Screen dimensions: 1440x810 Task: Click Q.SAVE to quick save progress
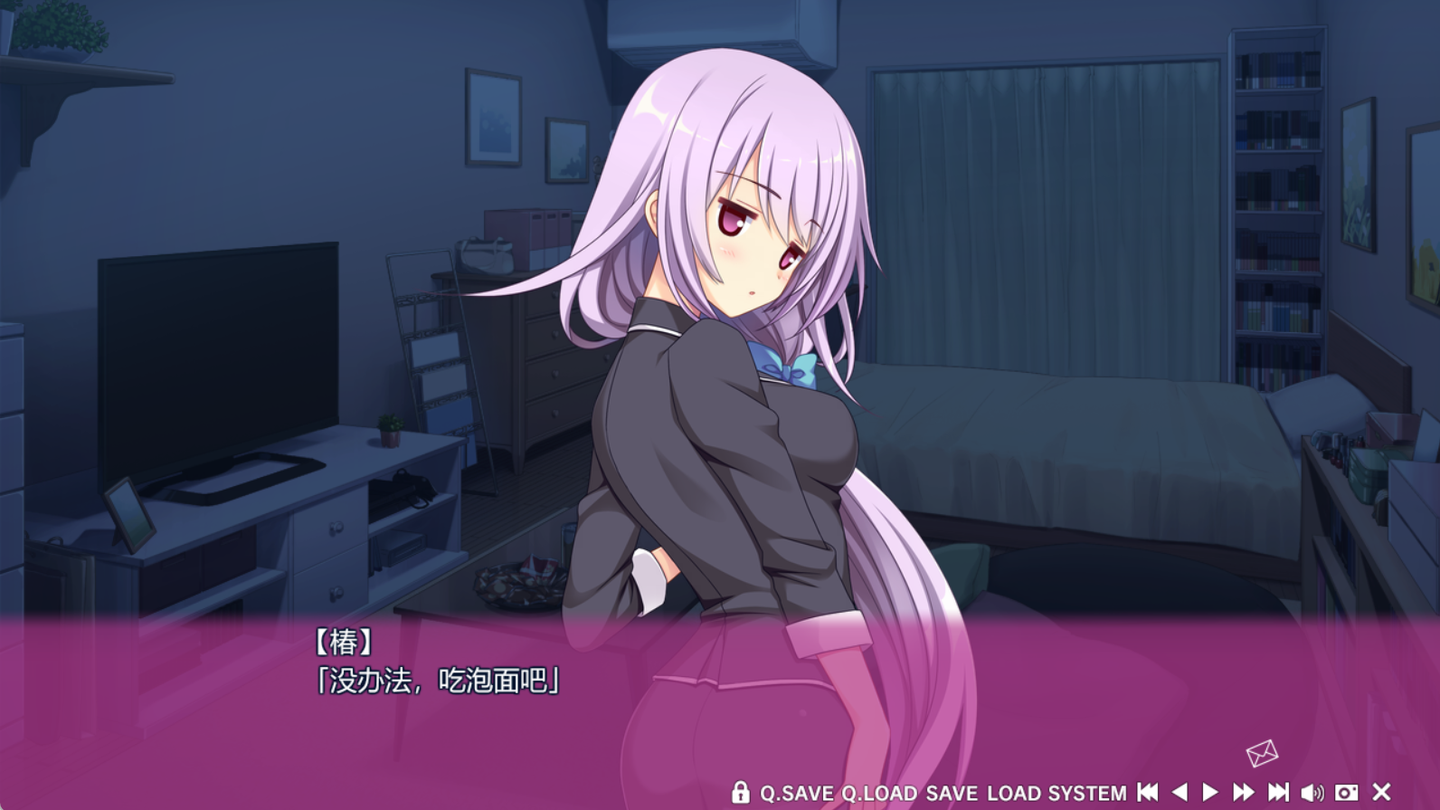795,792
